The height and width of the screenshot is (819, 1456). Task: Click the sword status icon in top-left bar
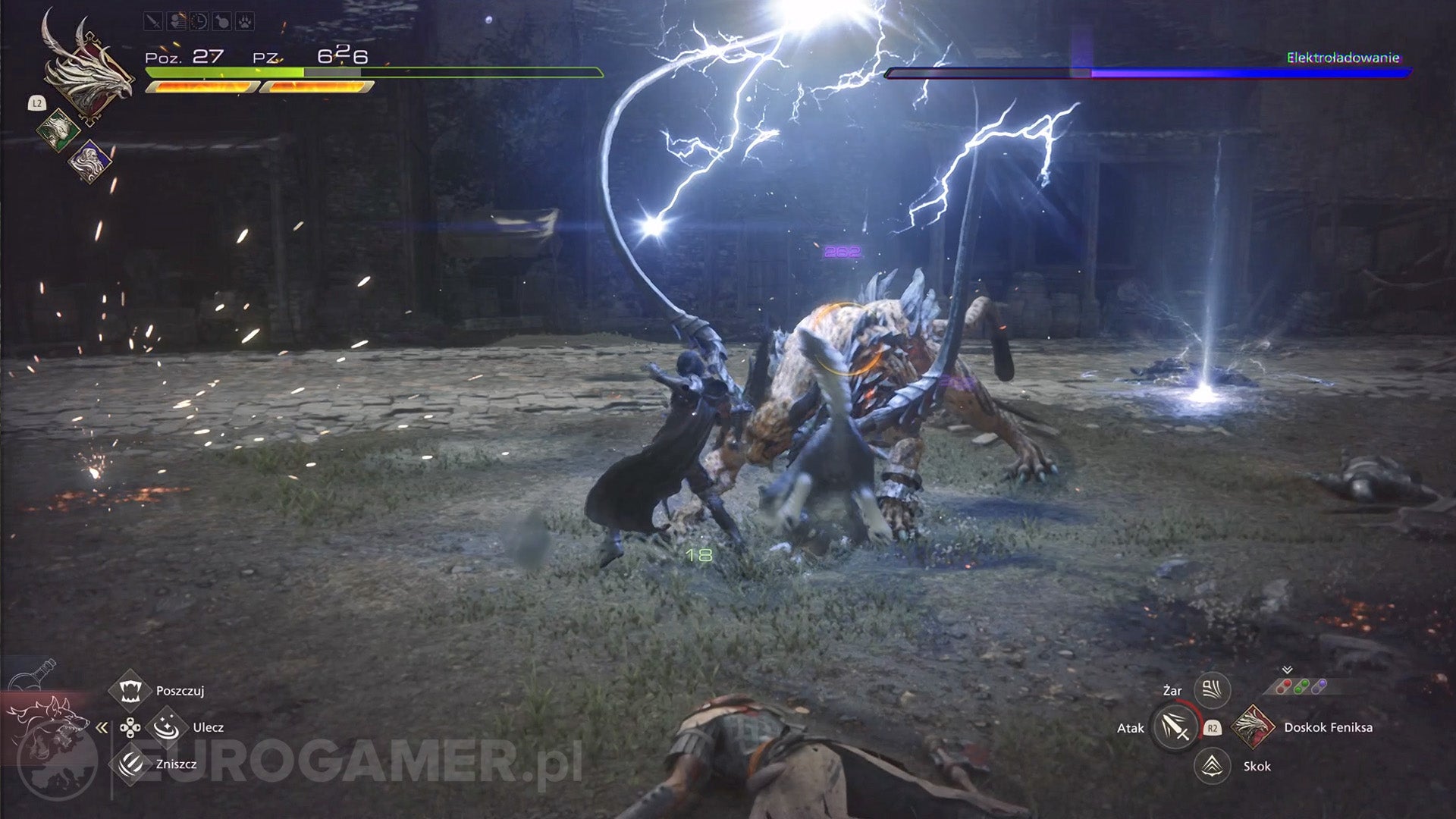(153, 21)
